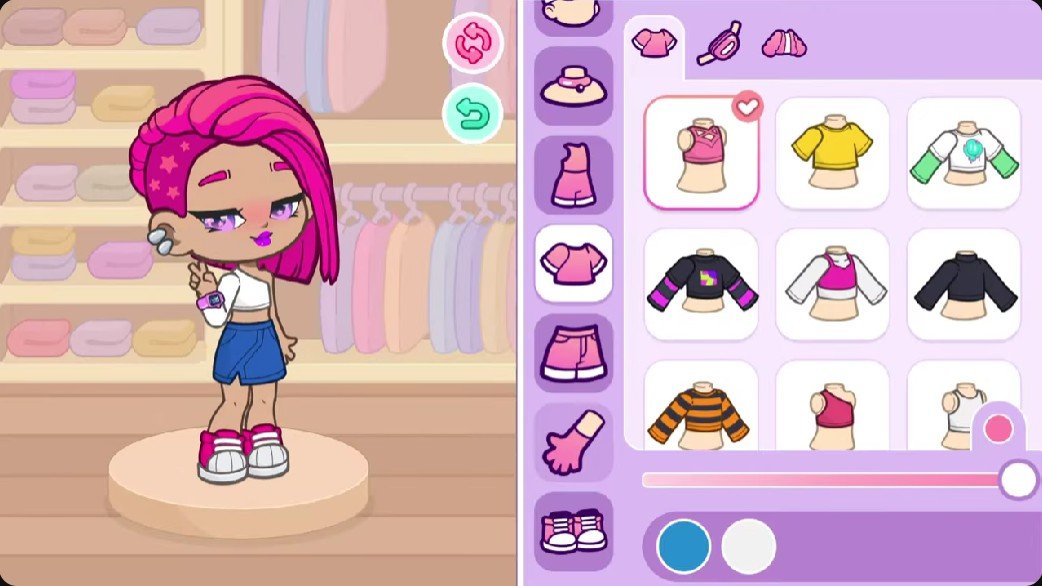Pick the white color swatch
The height and width of the screenshot is (586, 1042).
(749, 547)
